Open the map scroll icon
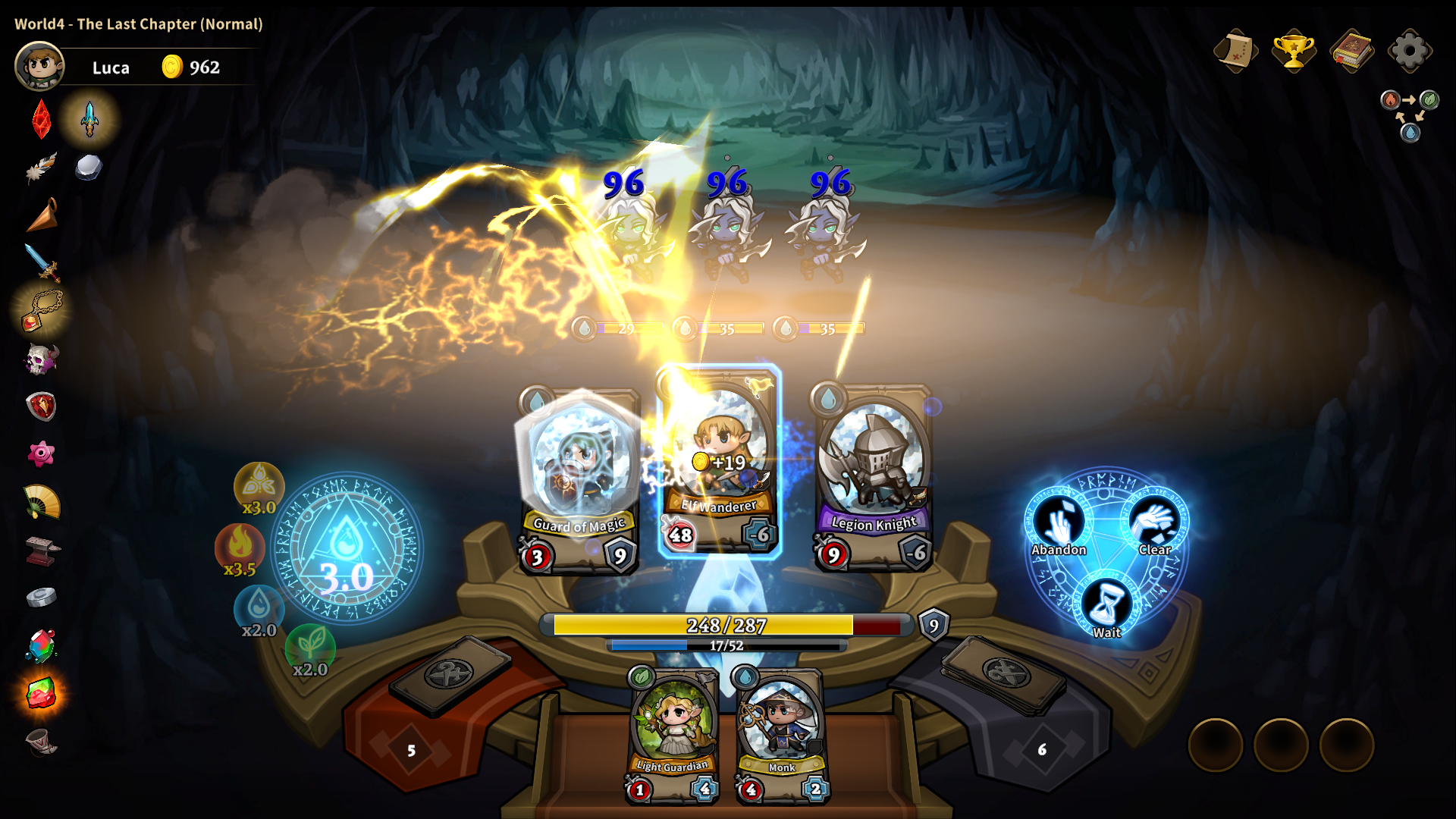The height and width of the screenshot is (819, 1456). [1235, 51]
